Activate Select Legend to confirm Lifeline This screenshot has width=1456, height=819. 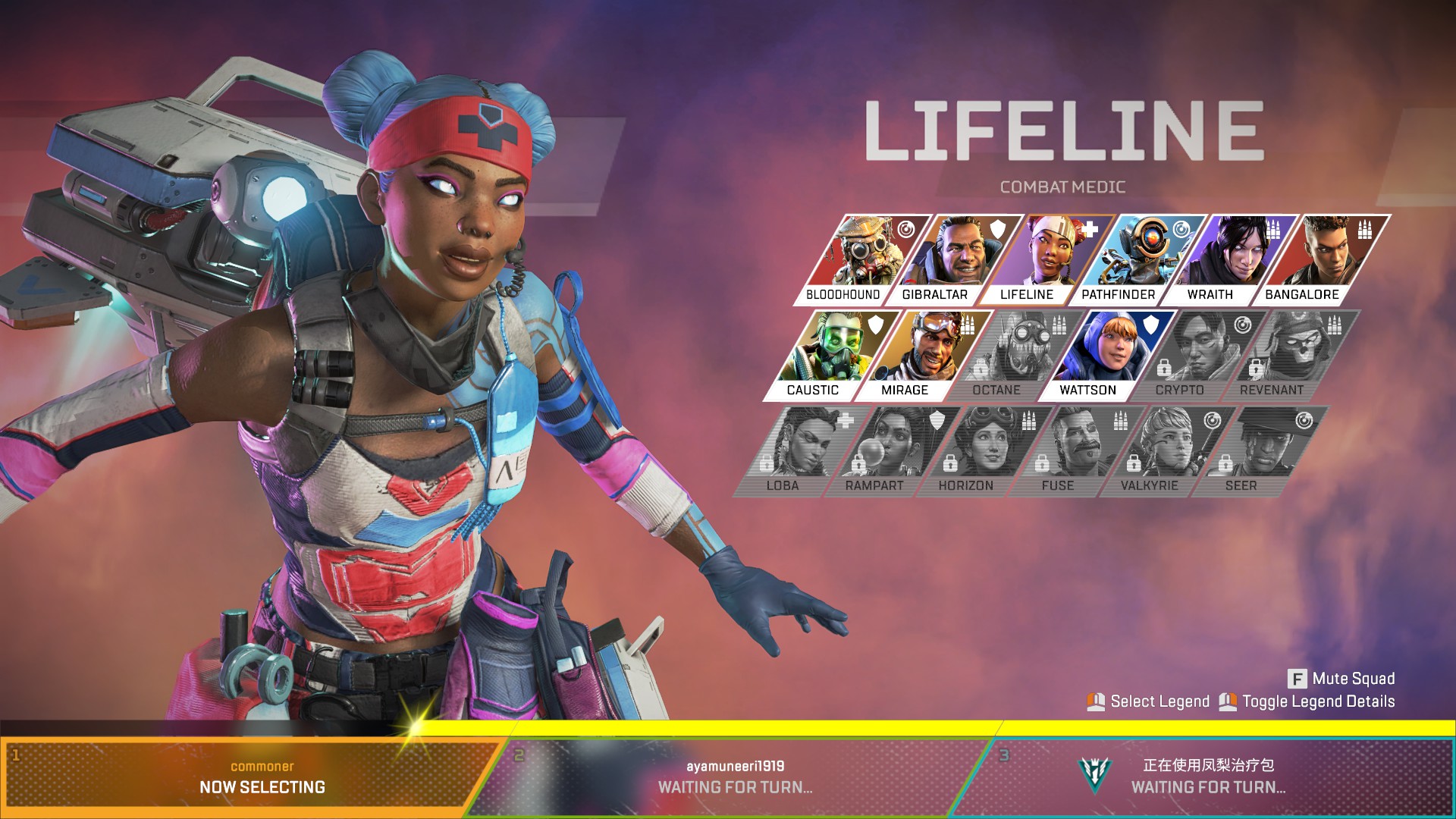tap(1158, 701)
